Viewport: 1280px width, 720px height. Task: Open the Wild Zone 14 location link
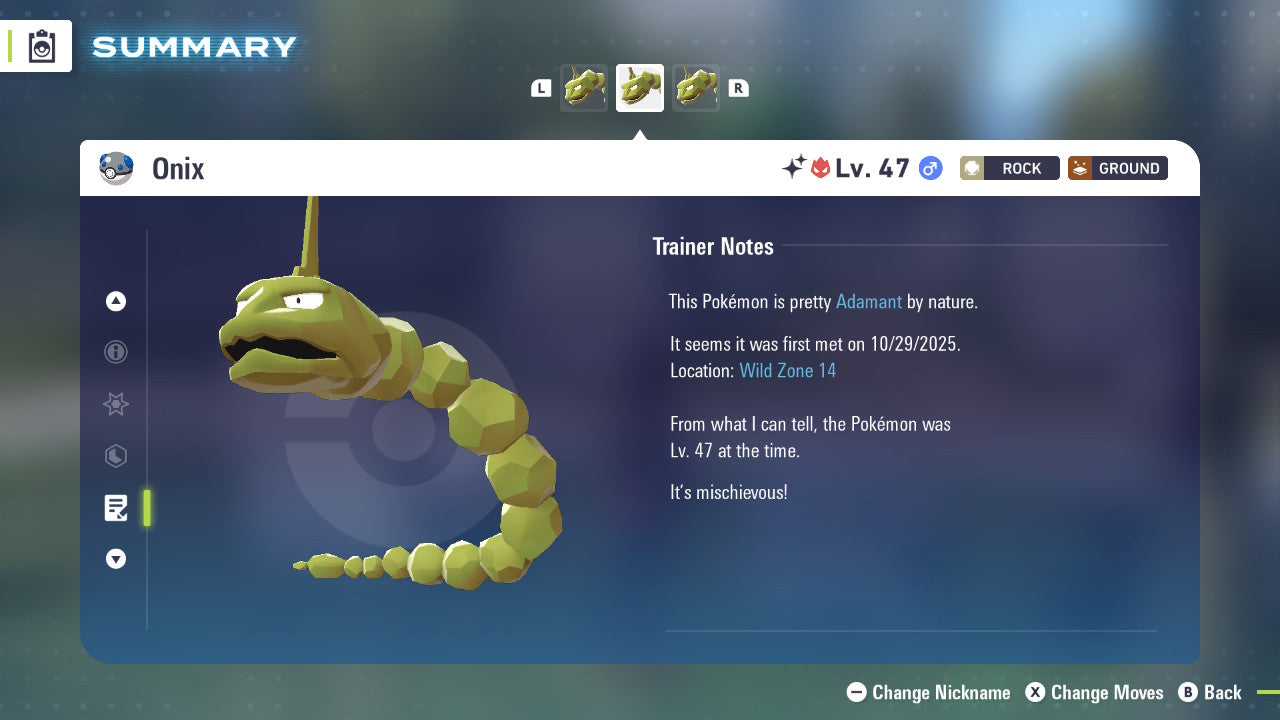click(x=788, y=370)
